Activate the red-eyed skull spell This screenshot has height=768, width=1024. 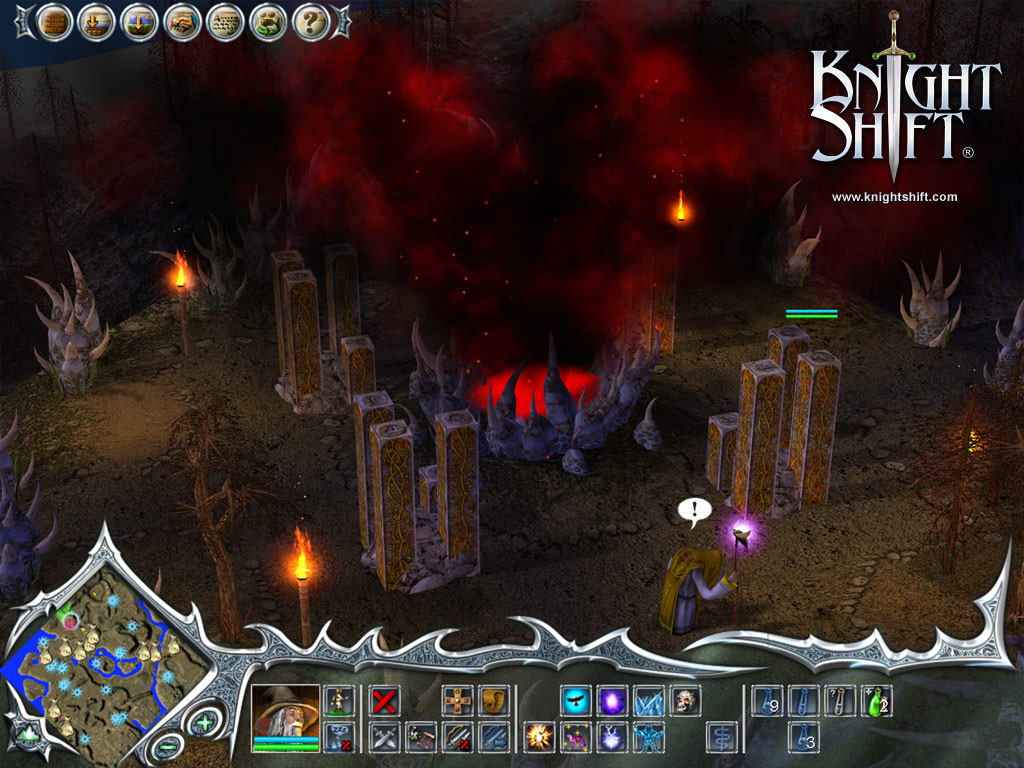point(685,700)
